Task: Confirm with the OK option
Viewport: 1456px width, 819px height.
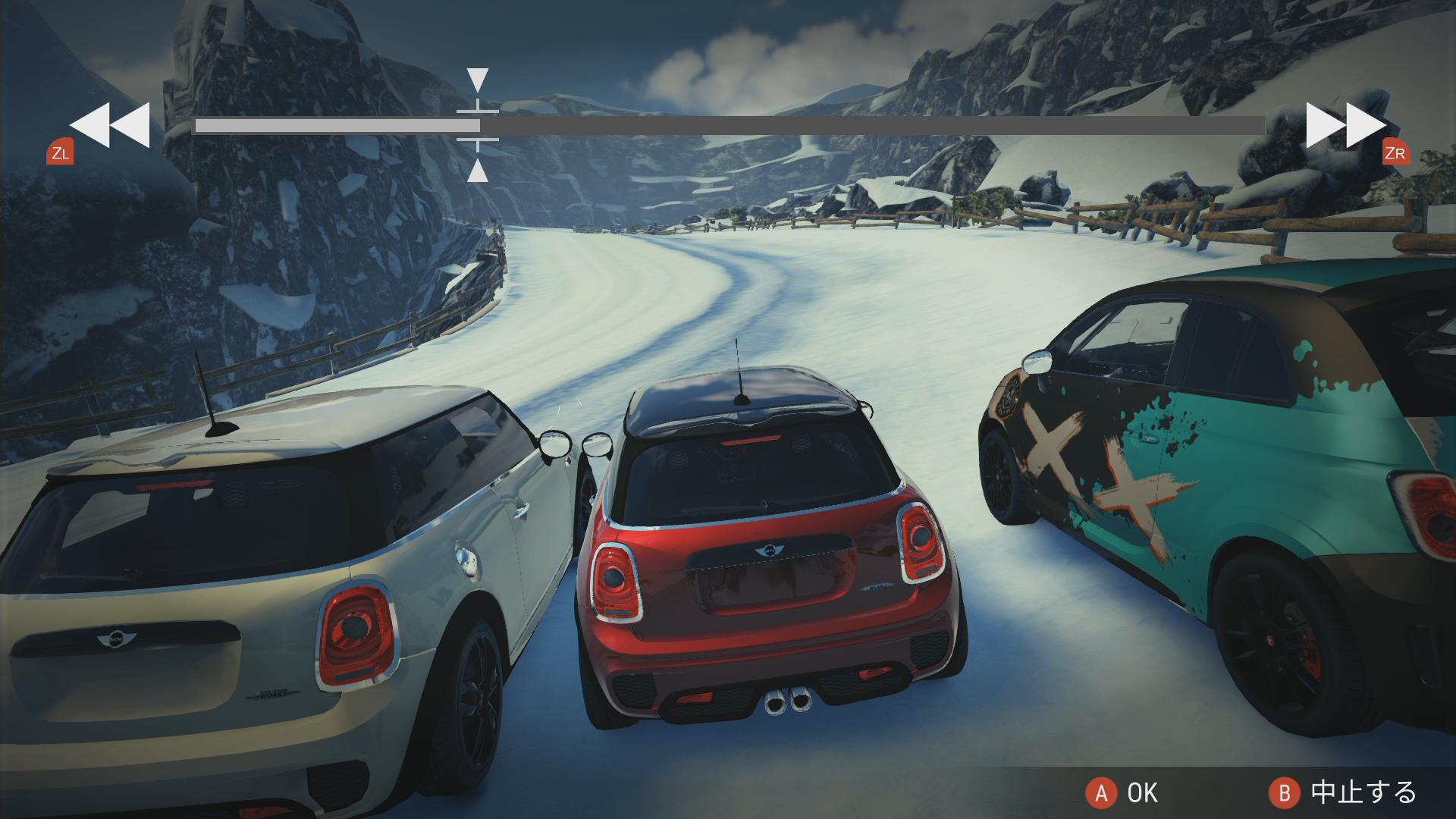Action: click(x=1122, y=792)
